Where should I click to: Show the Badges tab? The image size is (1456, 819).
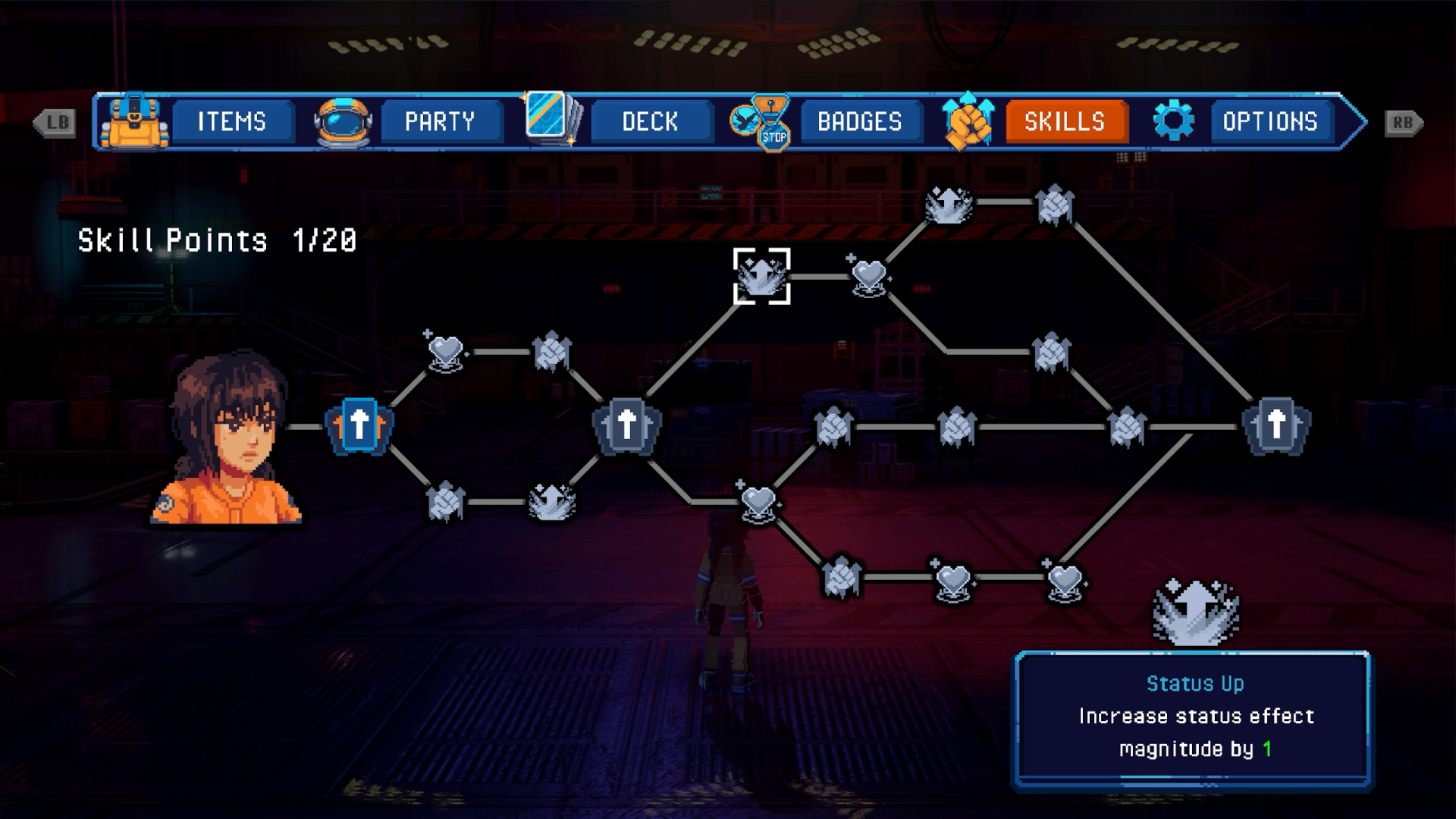tap(859, 121)
